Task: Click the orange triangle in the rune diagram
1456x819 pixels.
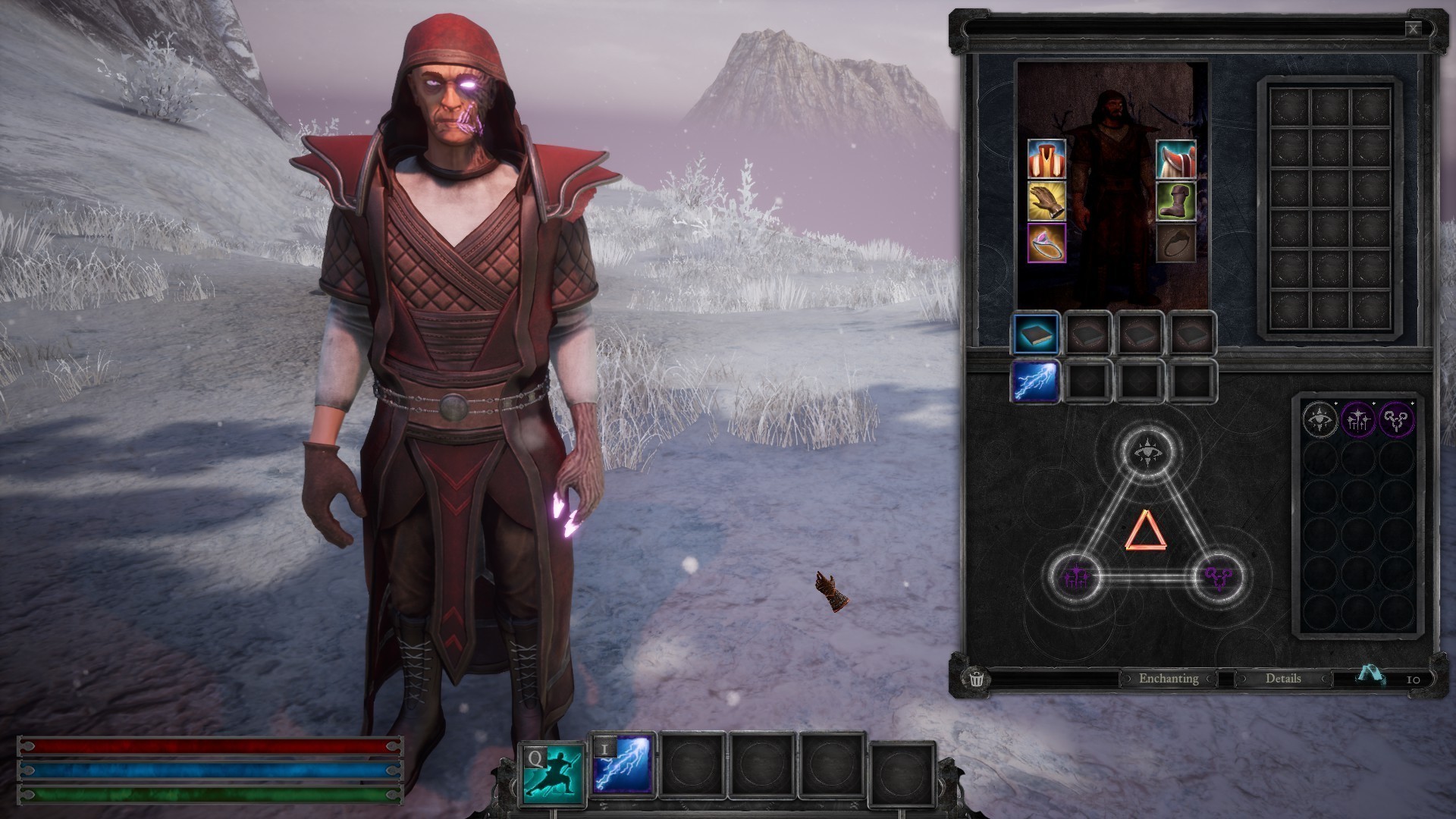Action: [1146, 531]
